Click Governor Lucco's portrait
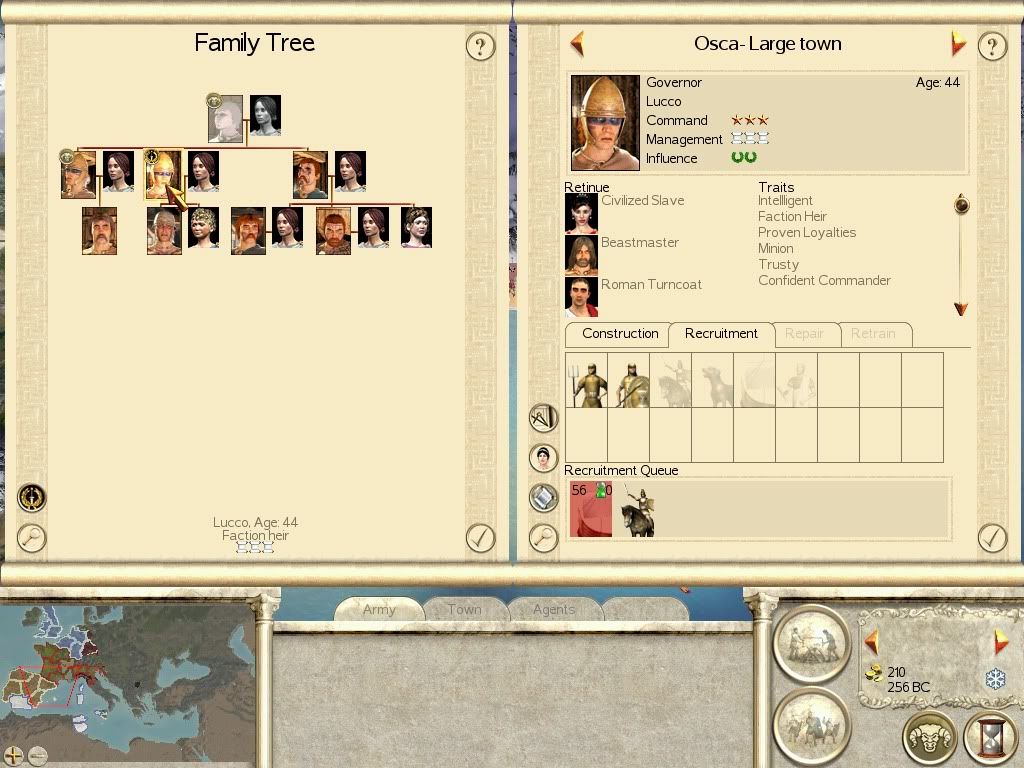 [x=605, y=123]
